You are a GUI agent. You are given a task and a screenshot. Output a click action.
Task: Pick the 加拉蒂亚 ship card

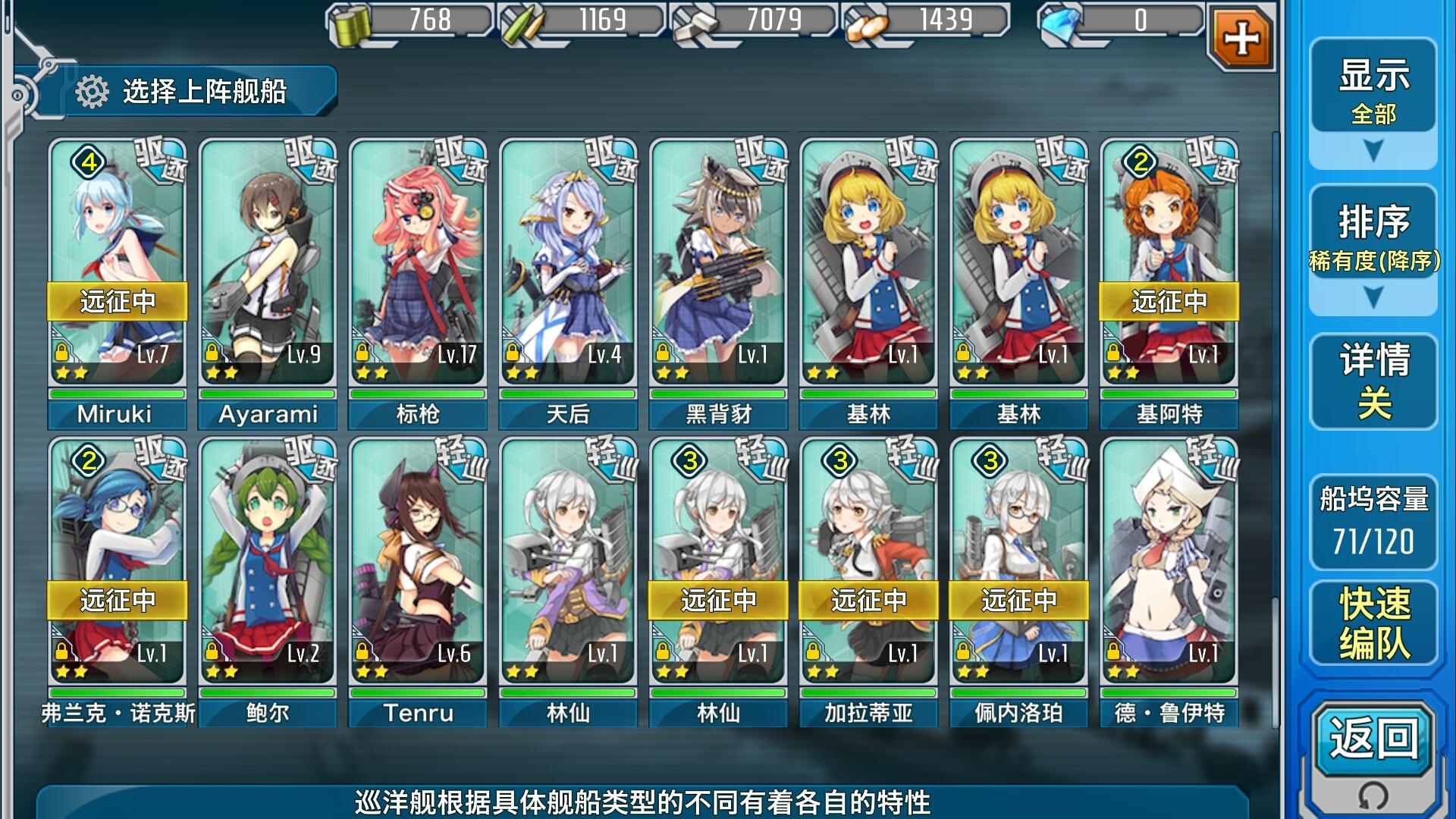point(868,565)
